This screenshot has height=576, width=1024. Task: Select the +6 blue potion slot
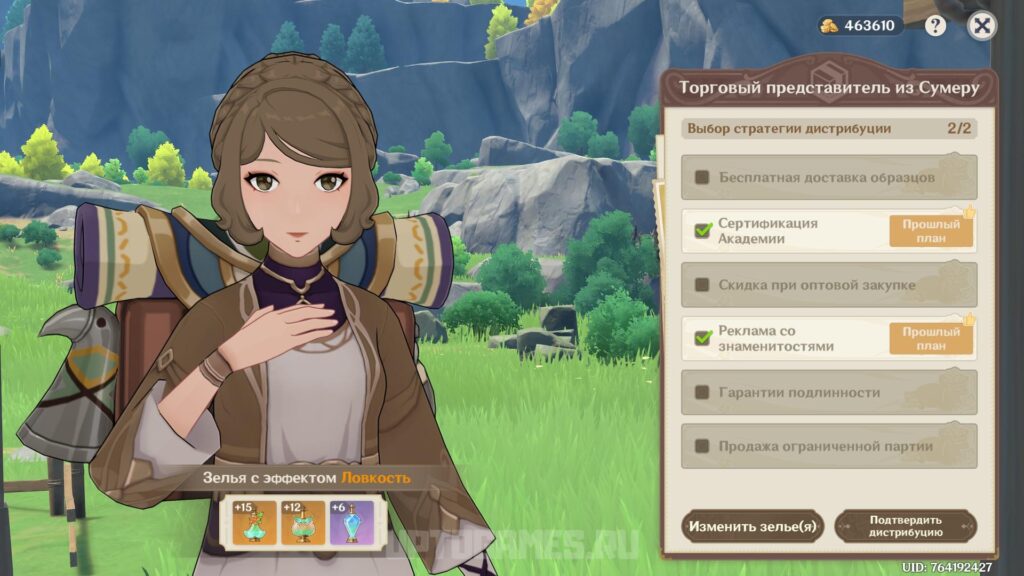coord(351,522)
